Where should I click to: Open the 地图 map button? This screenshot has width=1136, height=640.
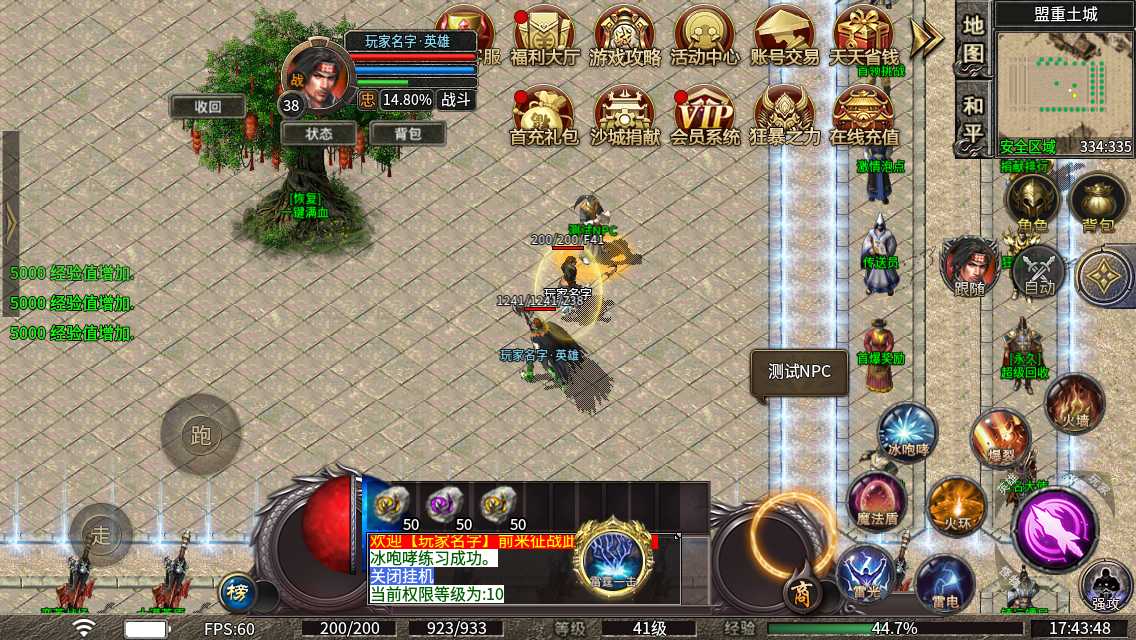coord(974,38)
